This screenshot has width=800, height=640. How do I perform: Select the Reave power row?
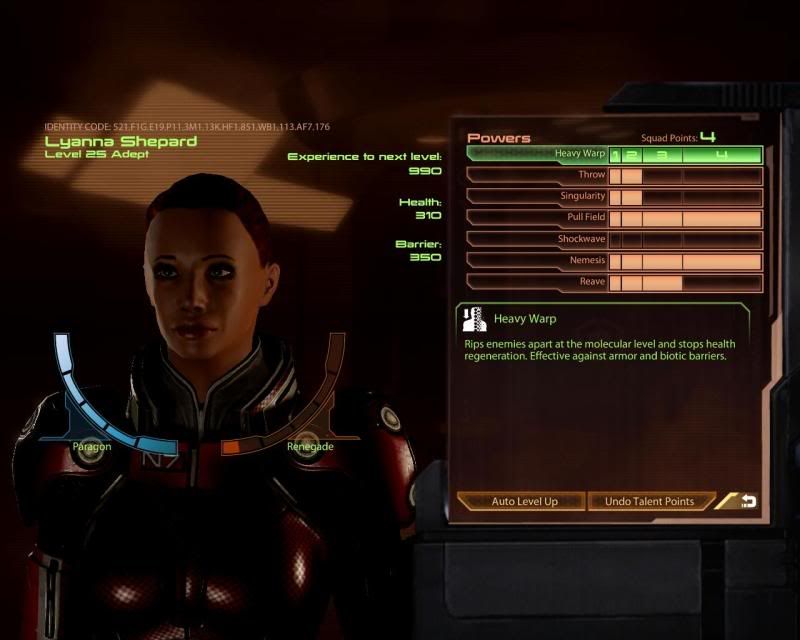click(538, 283)
